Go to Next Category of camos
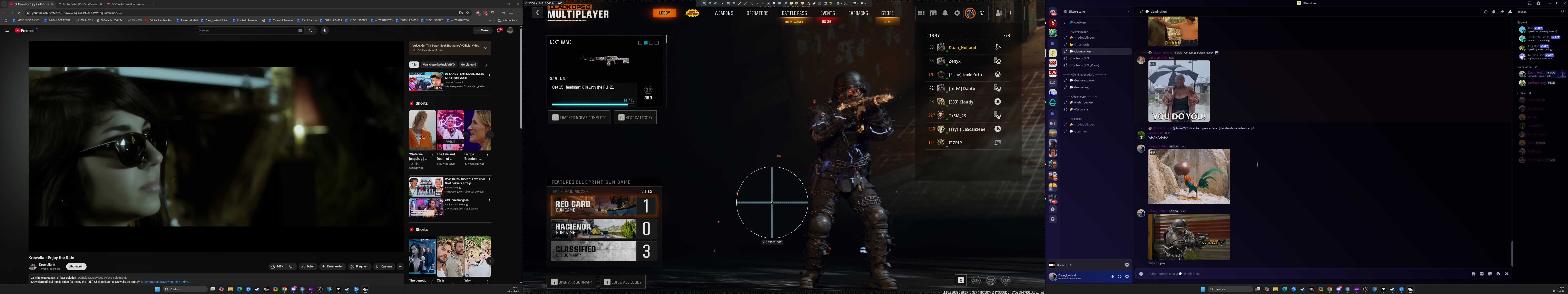 click(635, 117)
